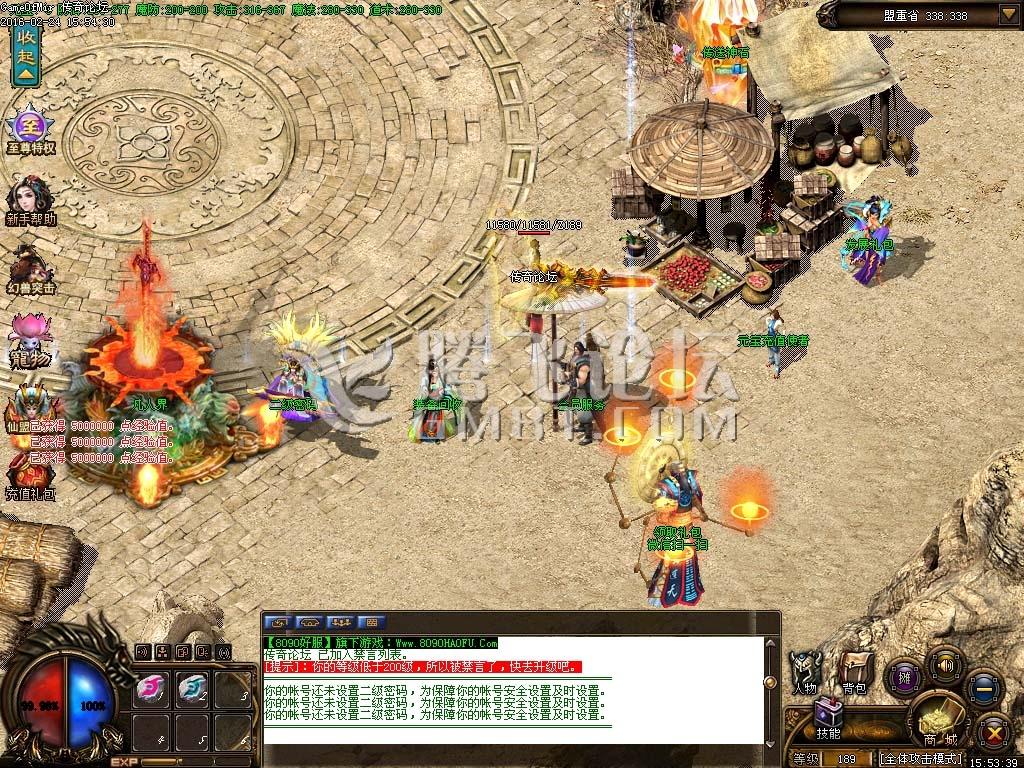Click the fourth blue chat channel button
Screen dimensions: 1024x768
pos(370,622)
